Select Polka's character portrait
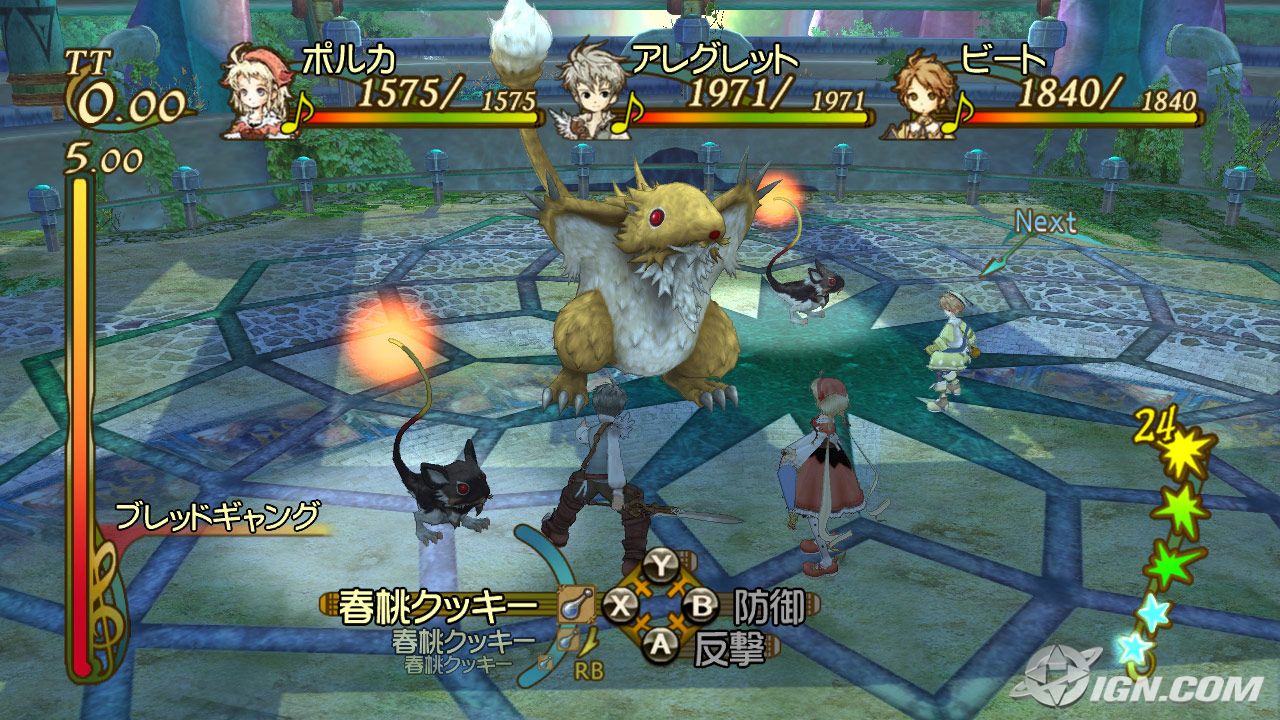The height and width of the screenshot is (720, 1280). 259,92
